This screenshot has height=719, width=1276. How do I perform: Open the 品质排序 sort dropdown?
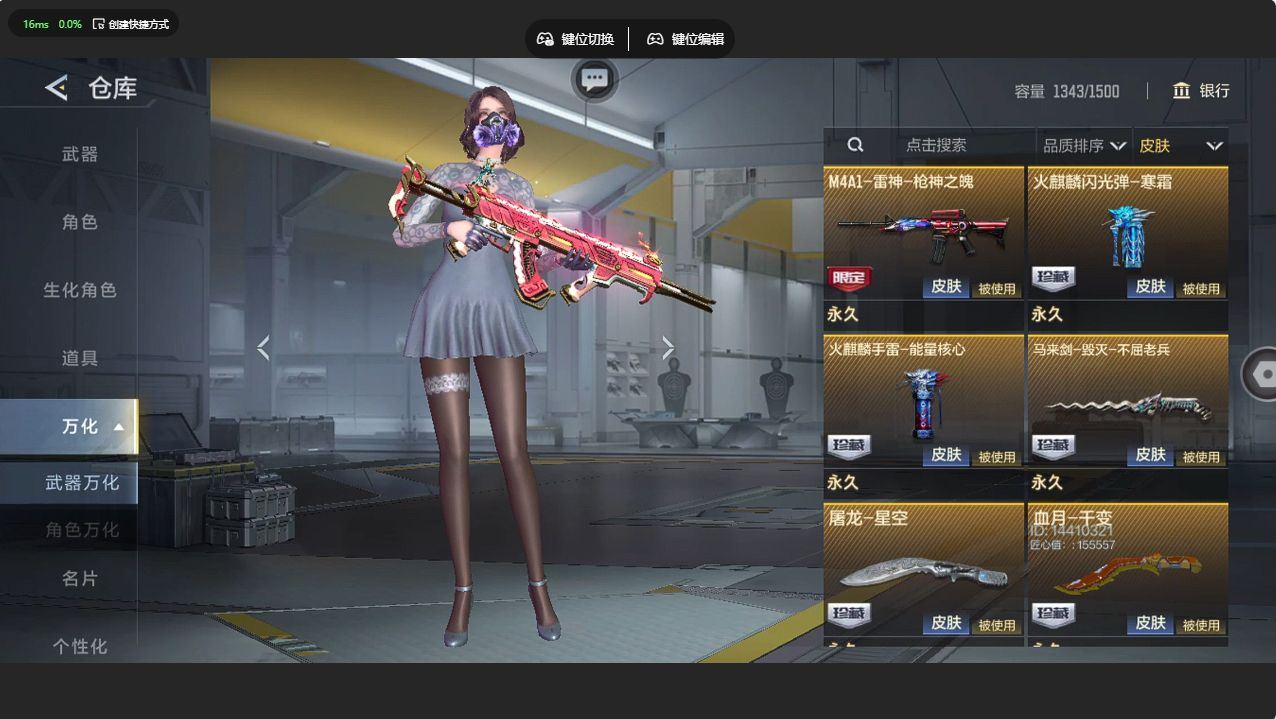1084,146
